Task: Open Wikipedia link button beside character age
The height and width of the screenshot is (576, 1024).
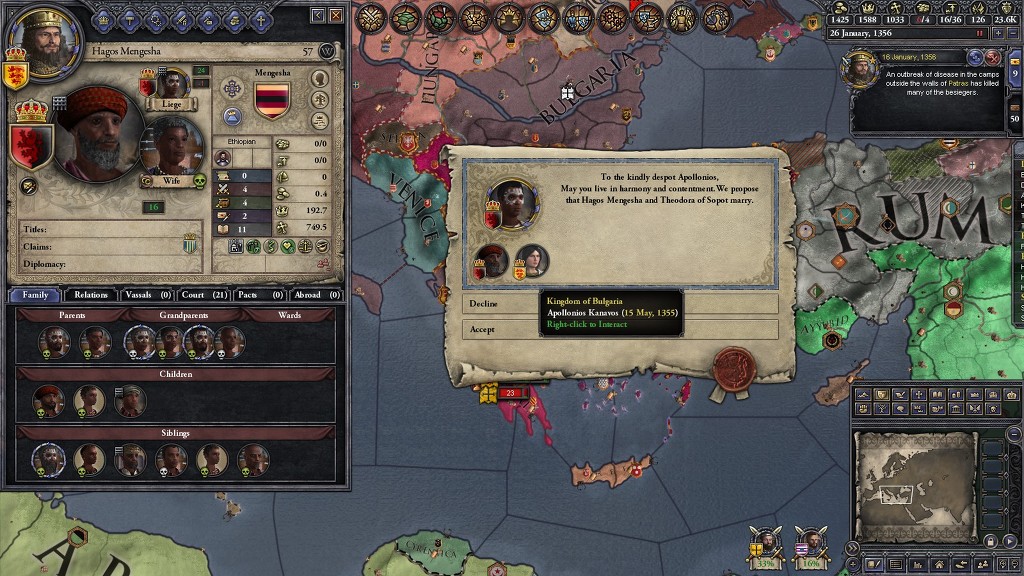Action: point(327,50)
